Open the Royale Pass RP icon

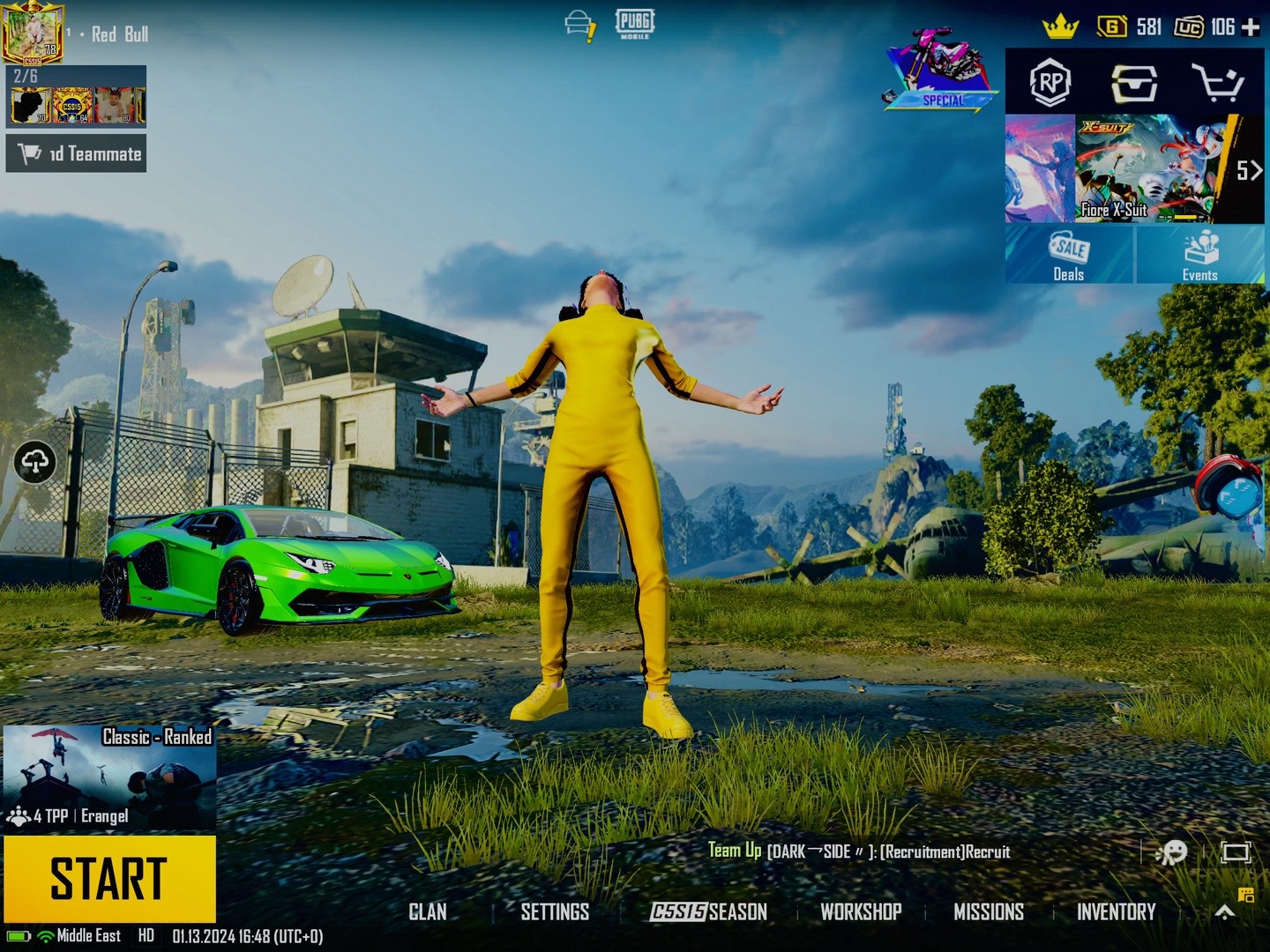(1050, 83)
